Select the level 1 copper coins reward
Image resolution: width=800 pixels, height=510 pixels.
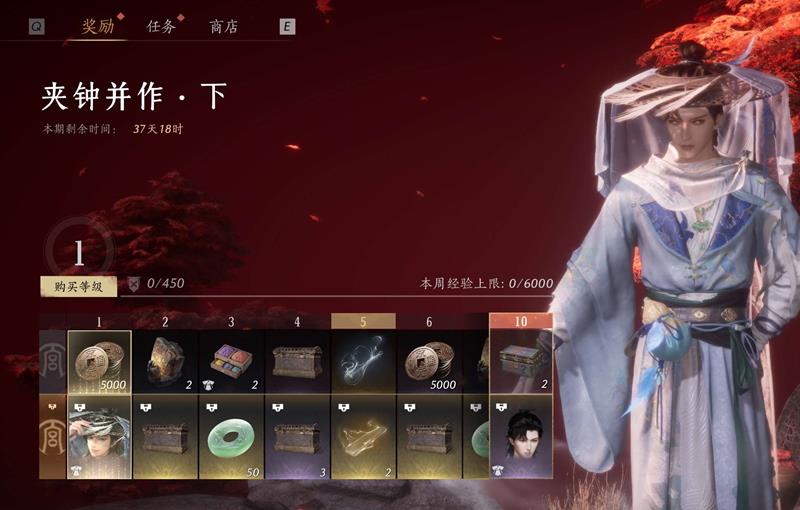coord(99,362)
